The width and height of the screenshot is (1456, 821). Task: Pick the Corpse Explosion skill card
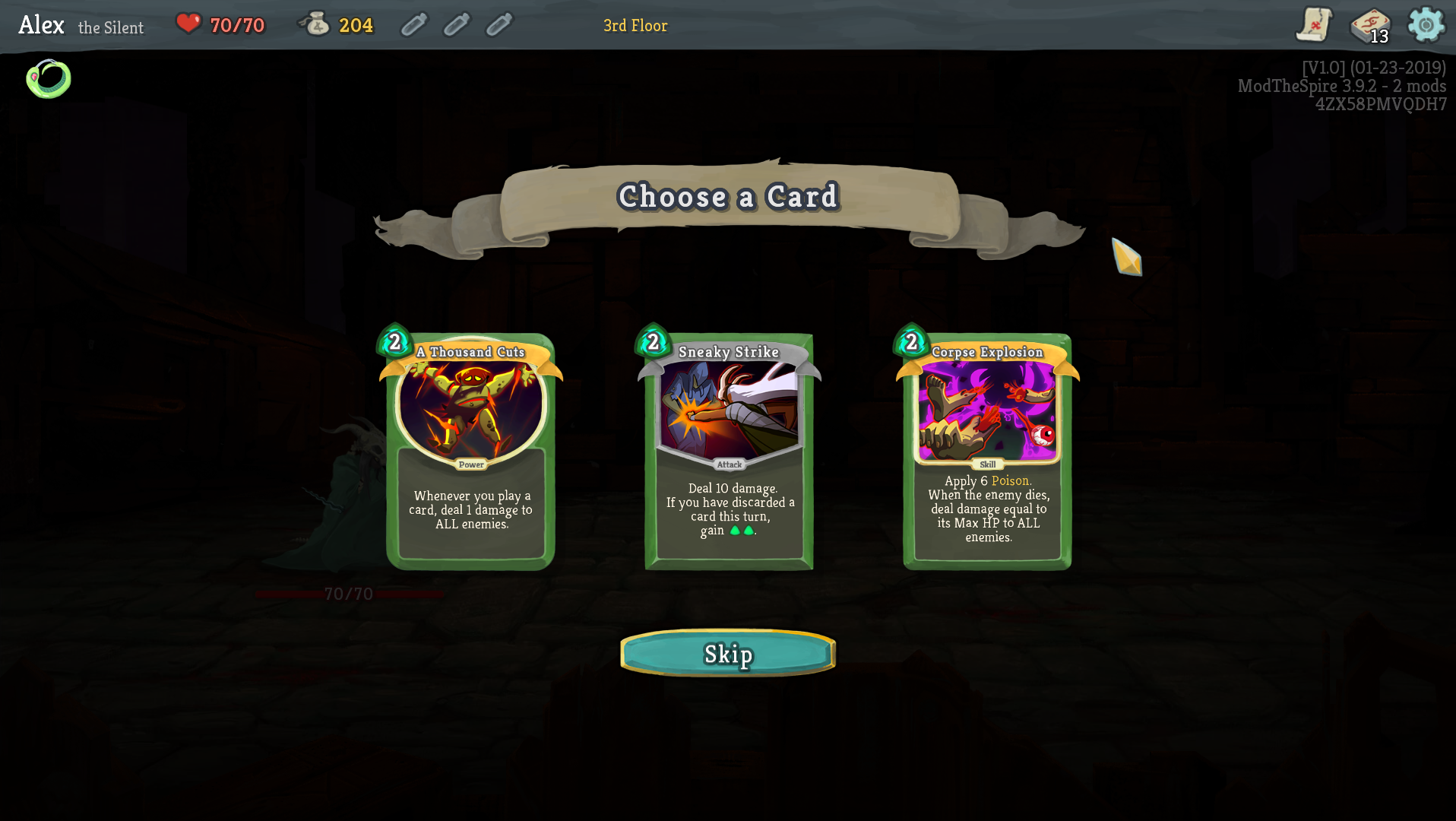click(x=987, y=450)
